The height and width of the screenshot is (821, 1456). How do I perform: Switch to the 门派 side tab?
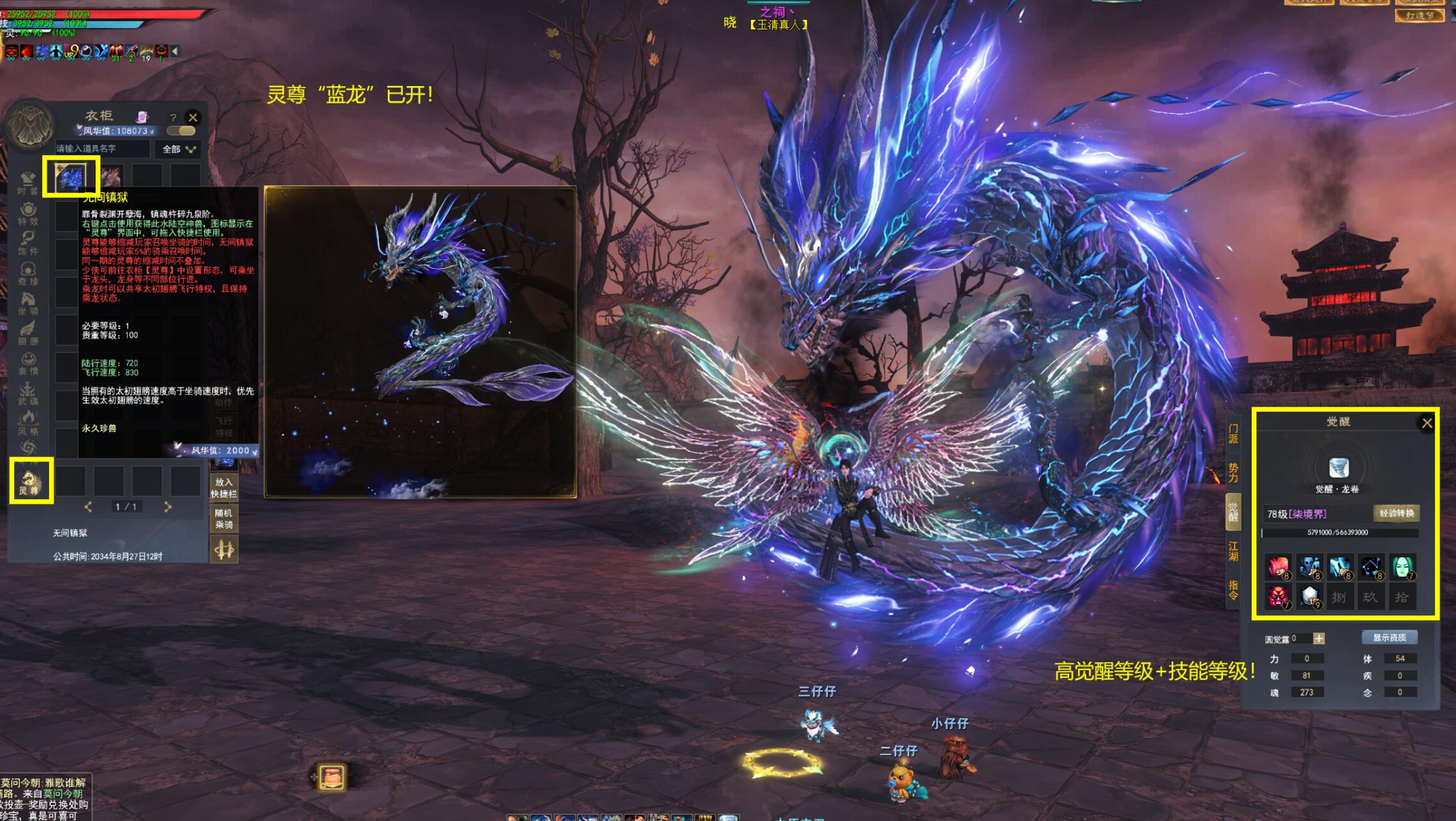click(1233, 434)
